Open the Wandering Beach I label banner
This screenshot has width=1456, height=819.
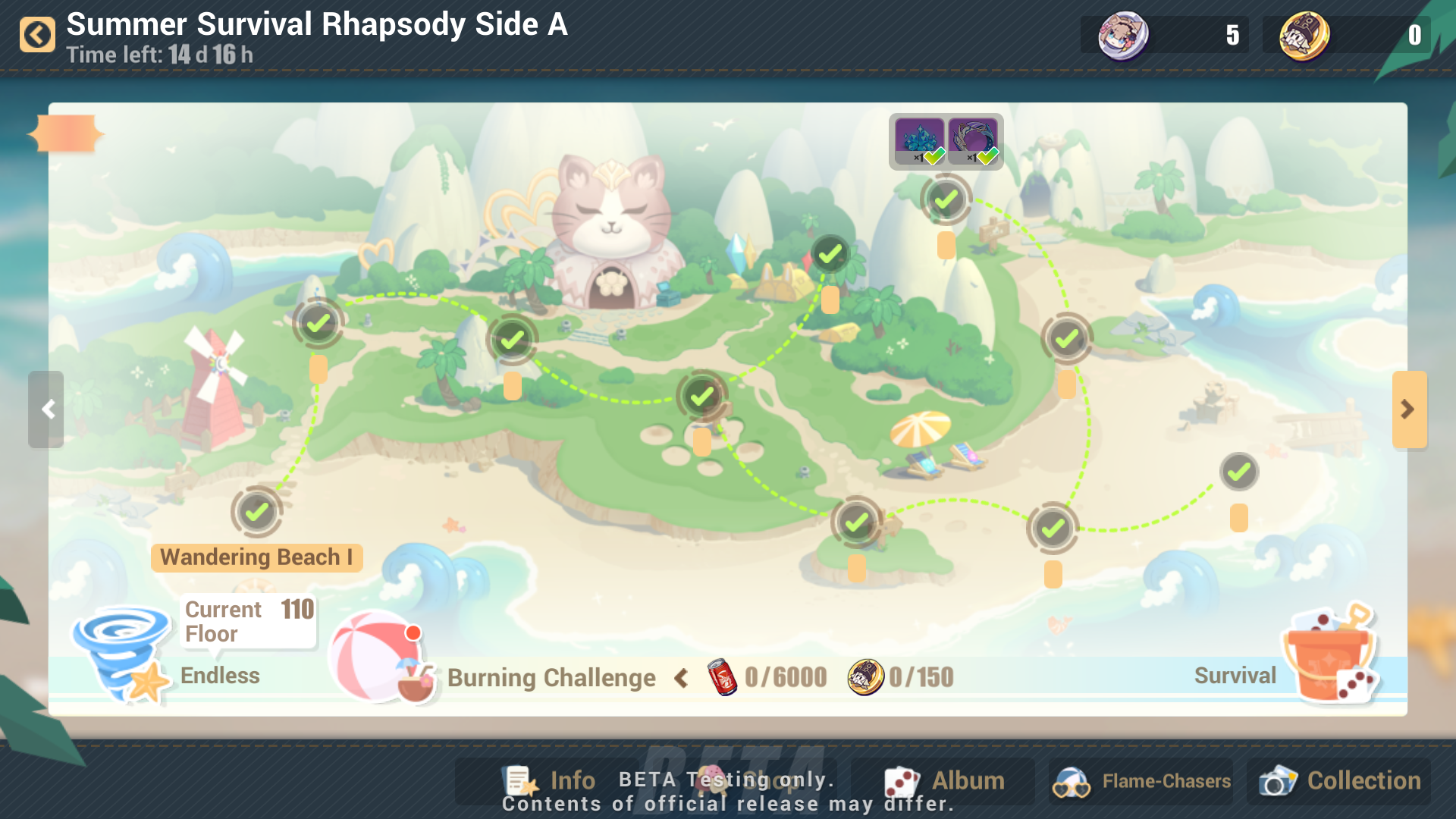click(x=257, y=557)
